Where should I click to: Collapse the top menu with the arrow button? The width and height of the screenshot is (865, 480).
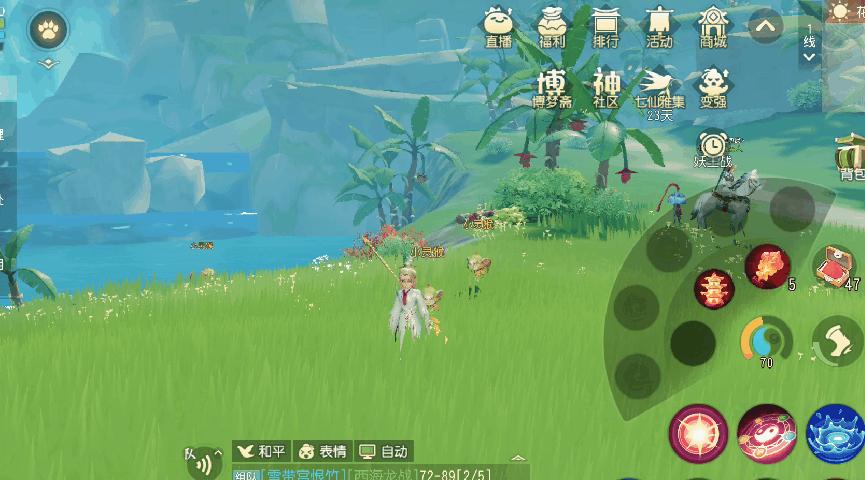point(765,26)
